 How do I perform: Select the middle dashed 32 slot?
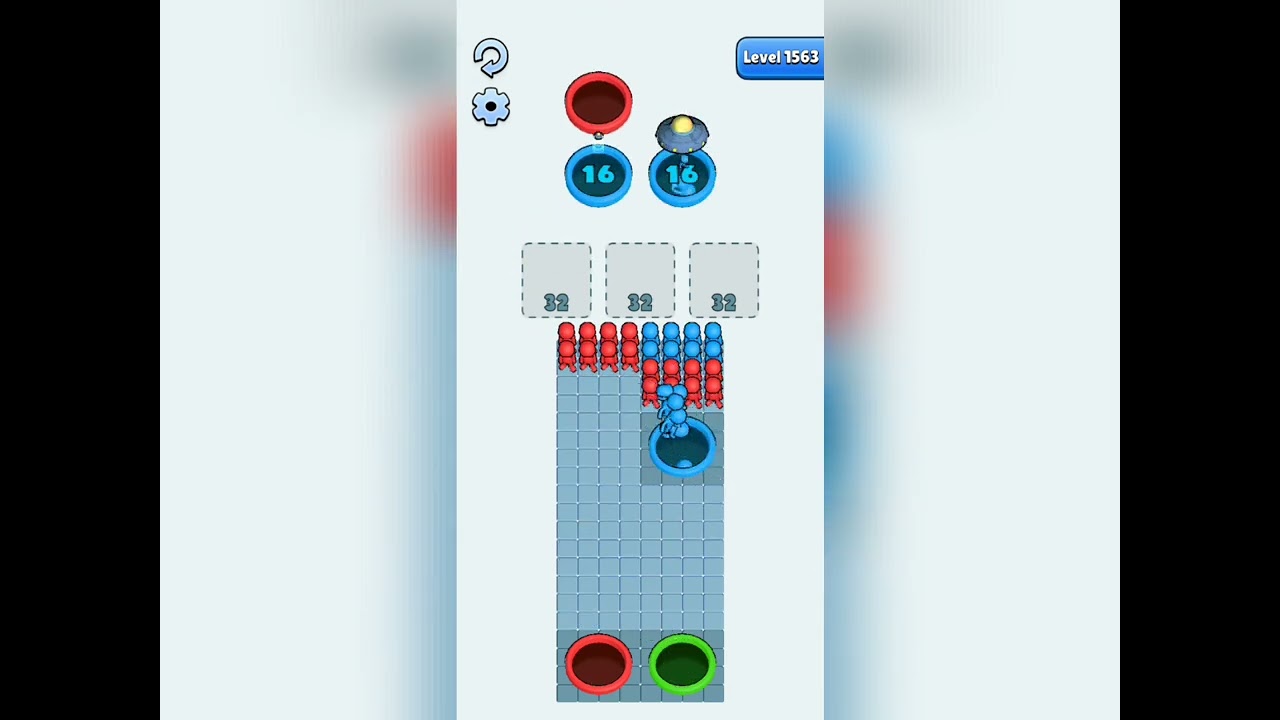click(639, 280)
